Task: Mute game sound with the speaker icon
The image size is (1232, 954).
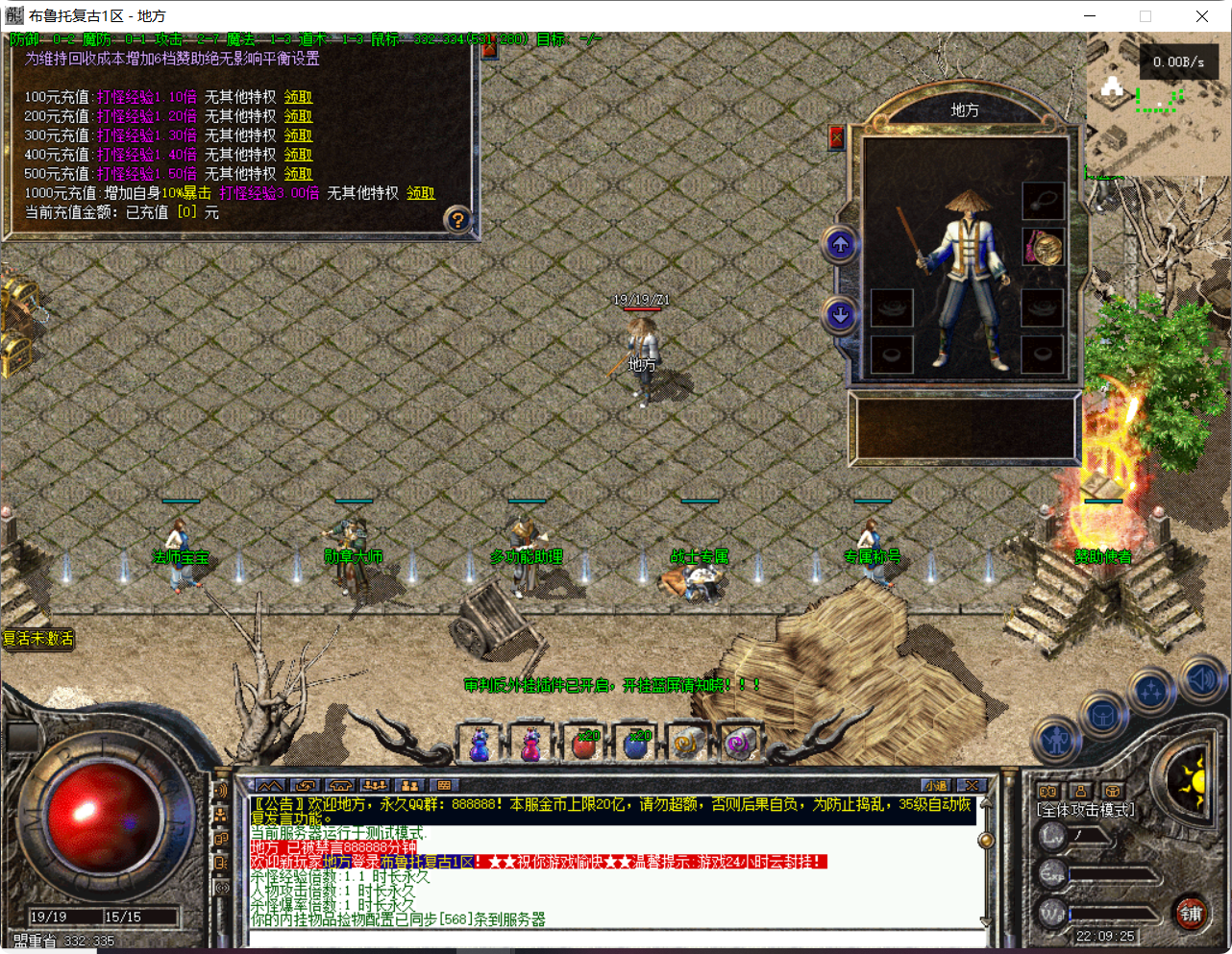Action: coord(1201,678)
